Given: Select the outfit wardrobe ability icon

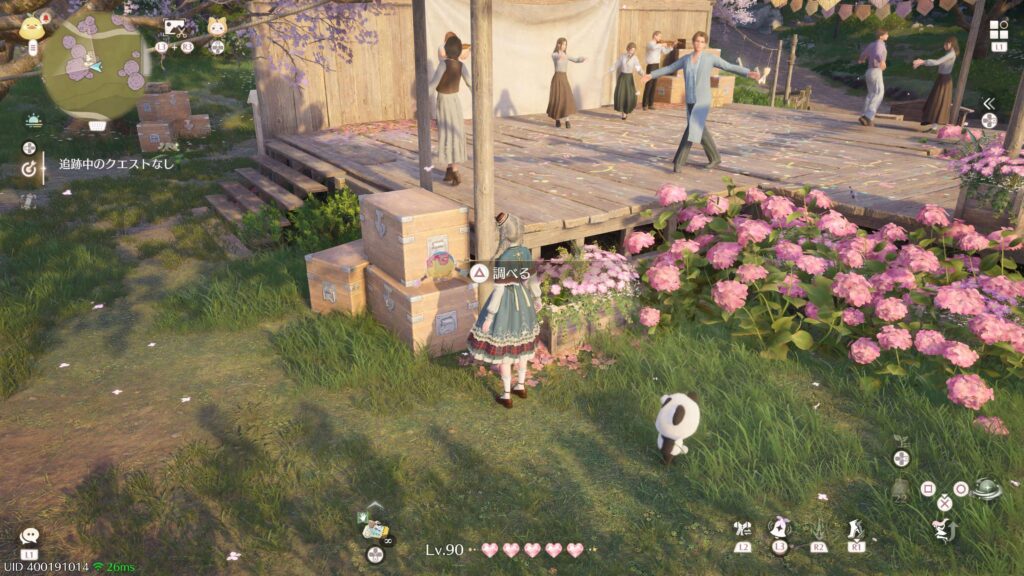Looking at the screenshot, I should 741,529.
